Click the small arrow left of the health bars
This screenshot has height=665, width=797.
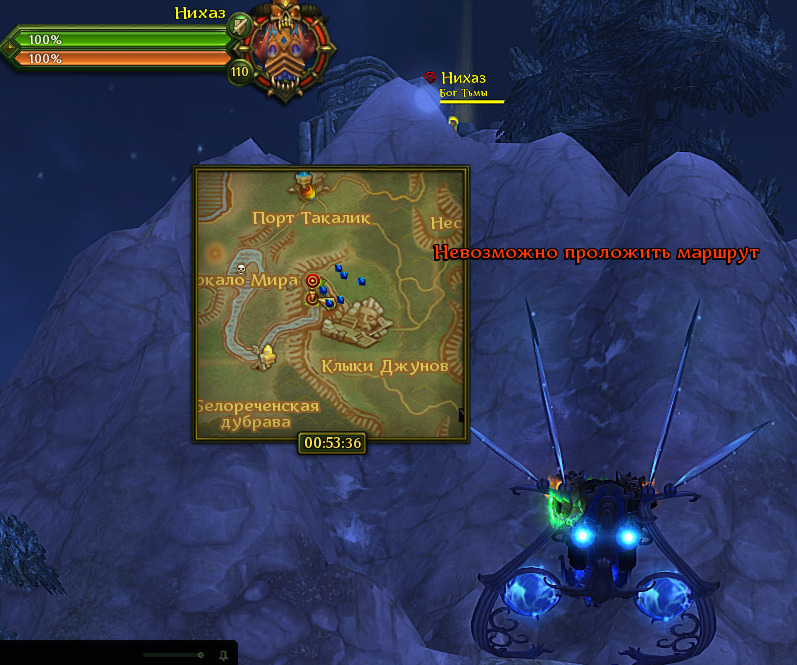(x=9, y=47)
